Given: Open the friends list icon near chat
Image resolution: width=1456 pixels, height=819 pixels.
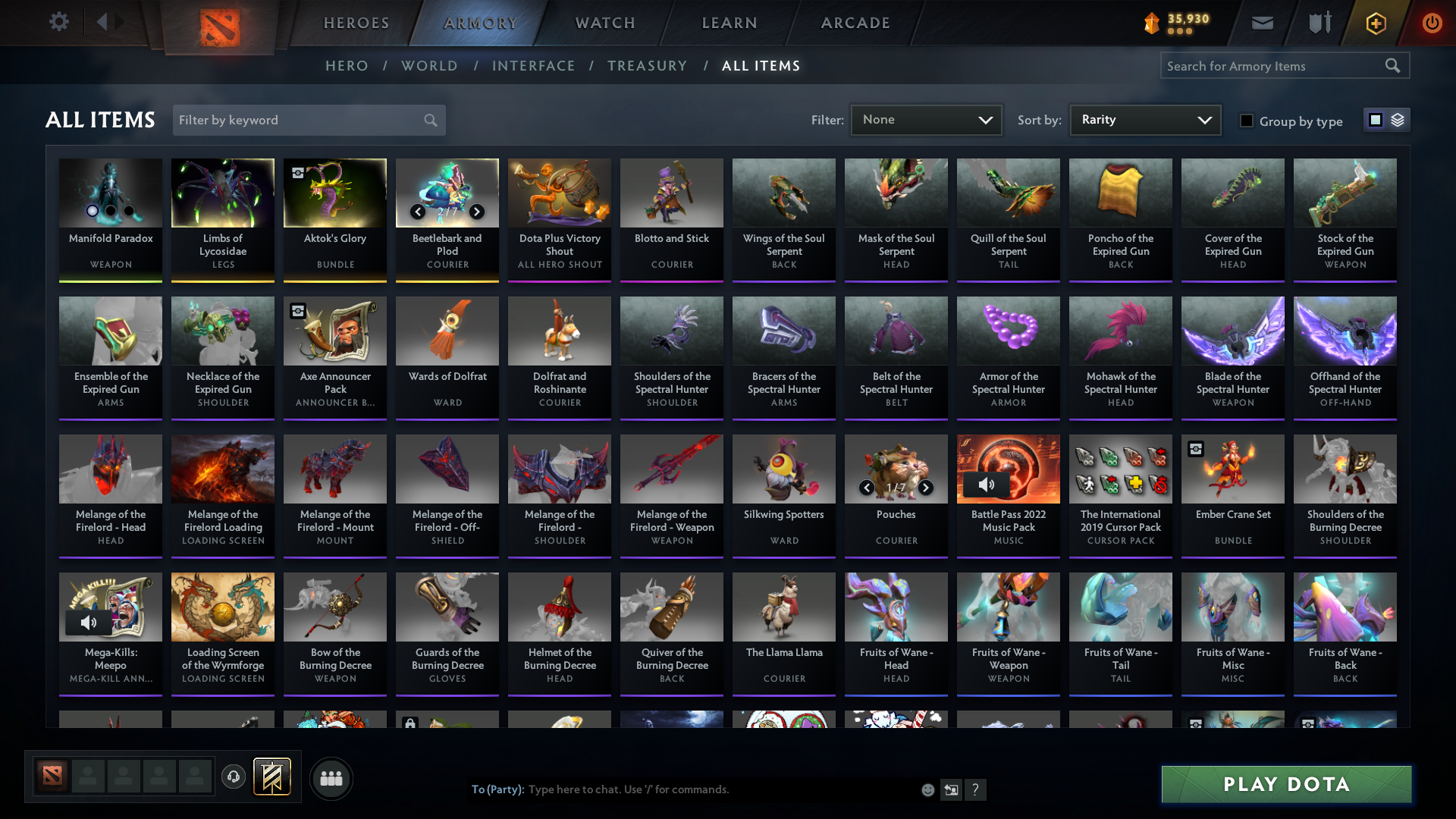Looking at the screenshot, I should click(x=330, y=778).
